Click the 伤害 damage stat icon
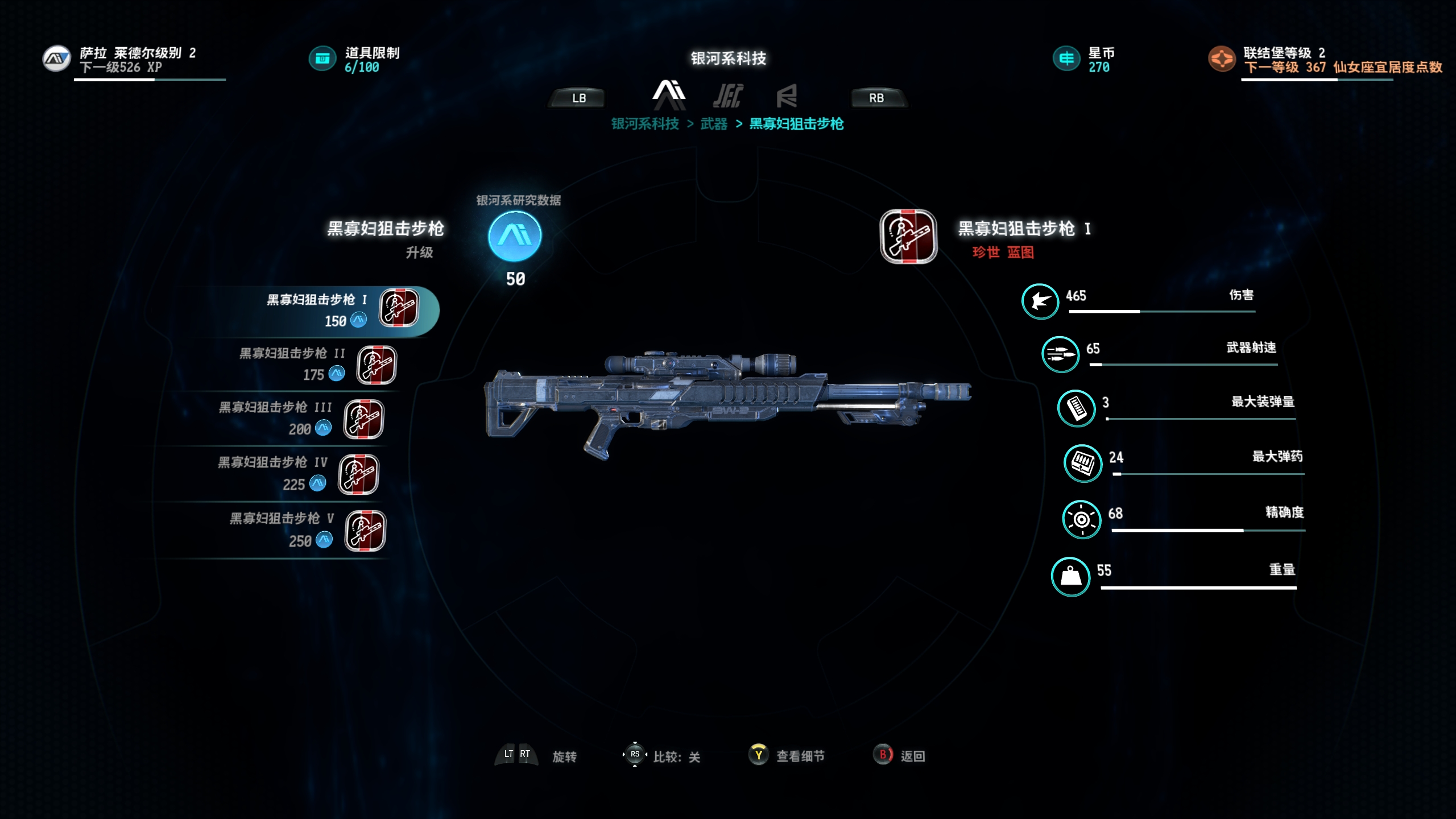 (x=1040, y=301)
